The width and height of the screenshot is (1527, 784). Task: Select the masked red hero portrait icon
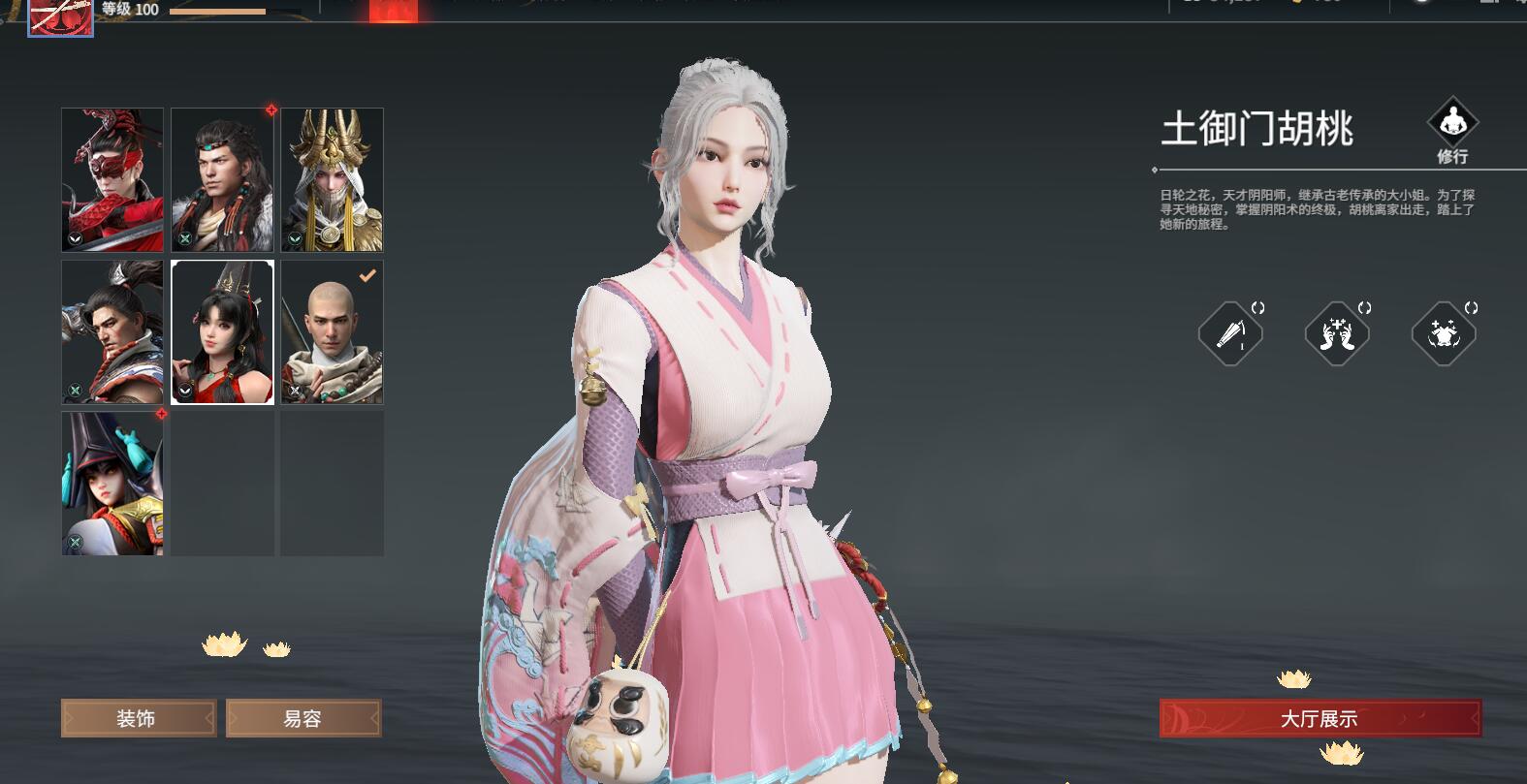112,179
